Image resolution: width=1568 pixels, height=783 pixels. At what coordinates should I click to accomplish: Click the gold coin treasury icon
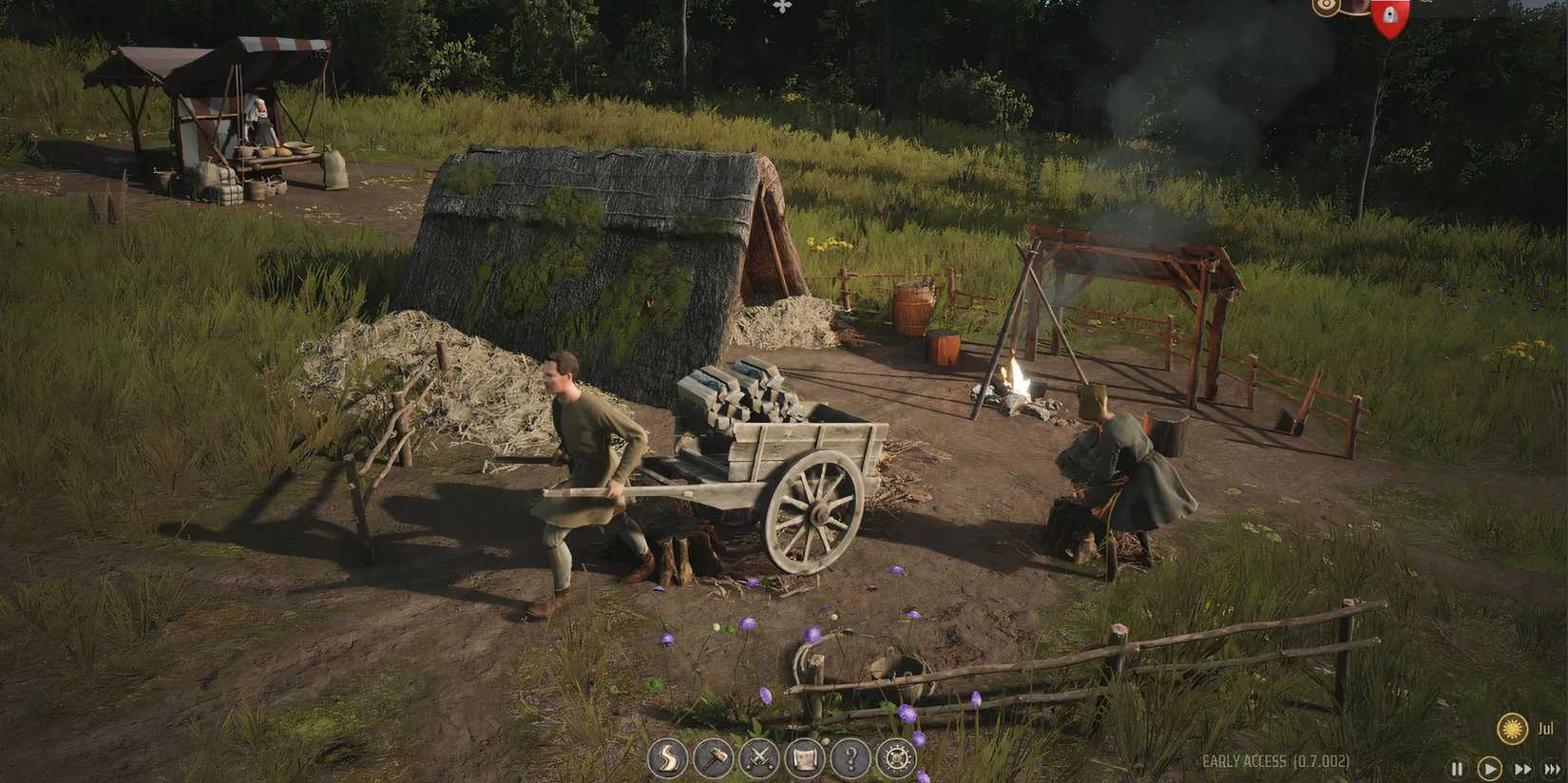[1324, 10]
